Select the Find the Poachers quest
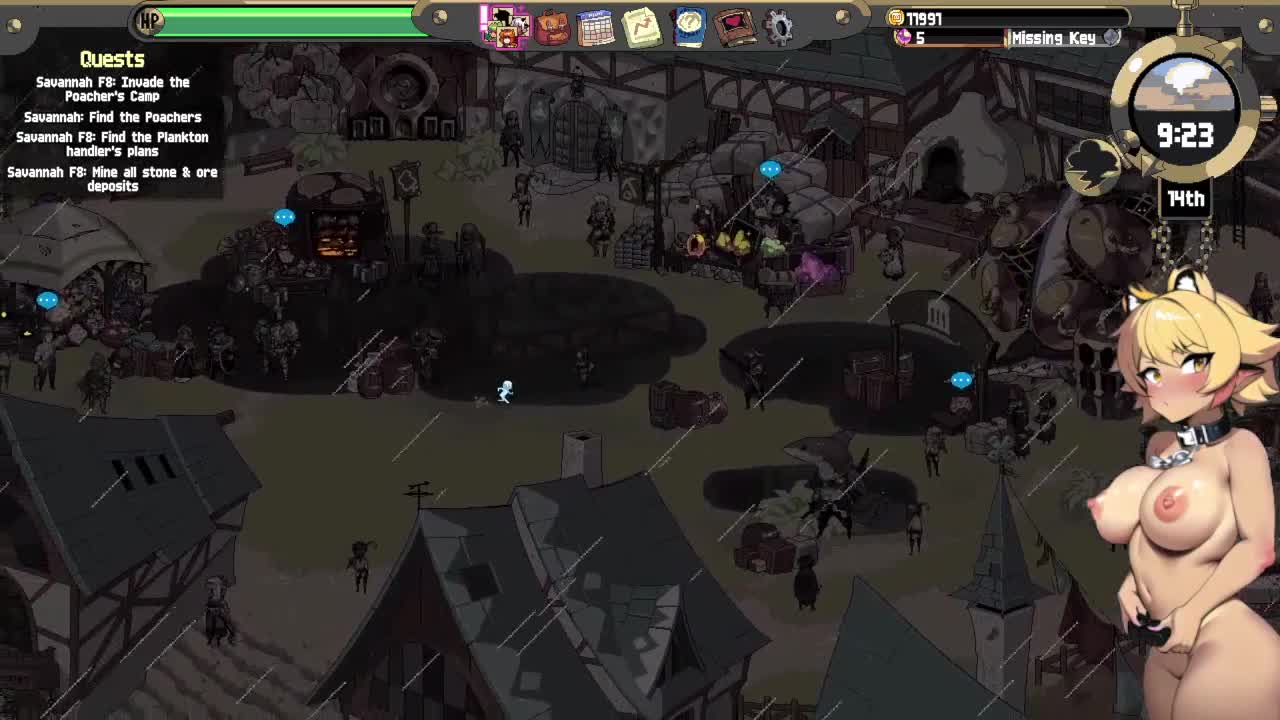Viewport: 1280px width, 720px height. 113,117
